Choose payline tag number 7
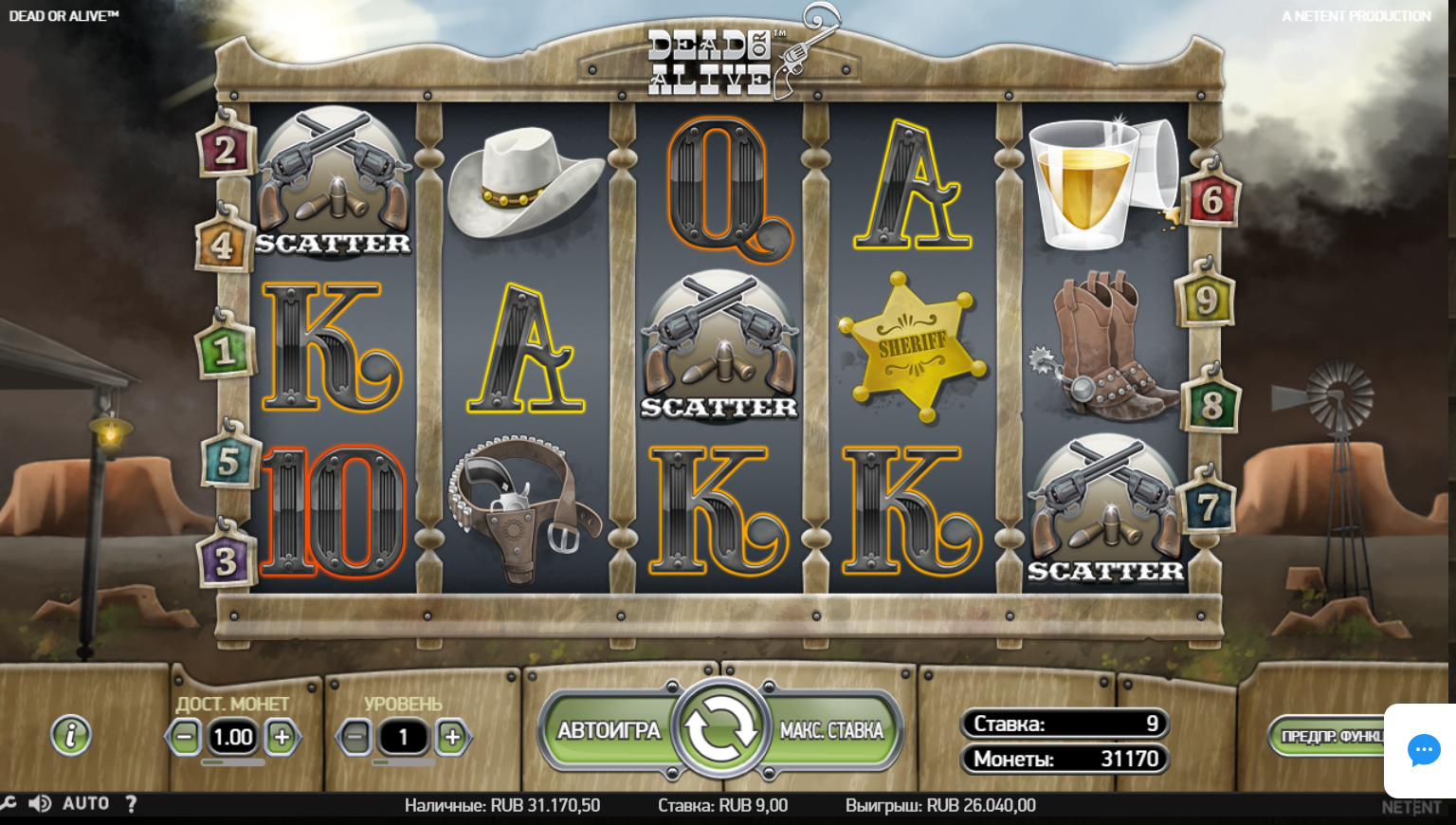 tap(1208, 507)
